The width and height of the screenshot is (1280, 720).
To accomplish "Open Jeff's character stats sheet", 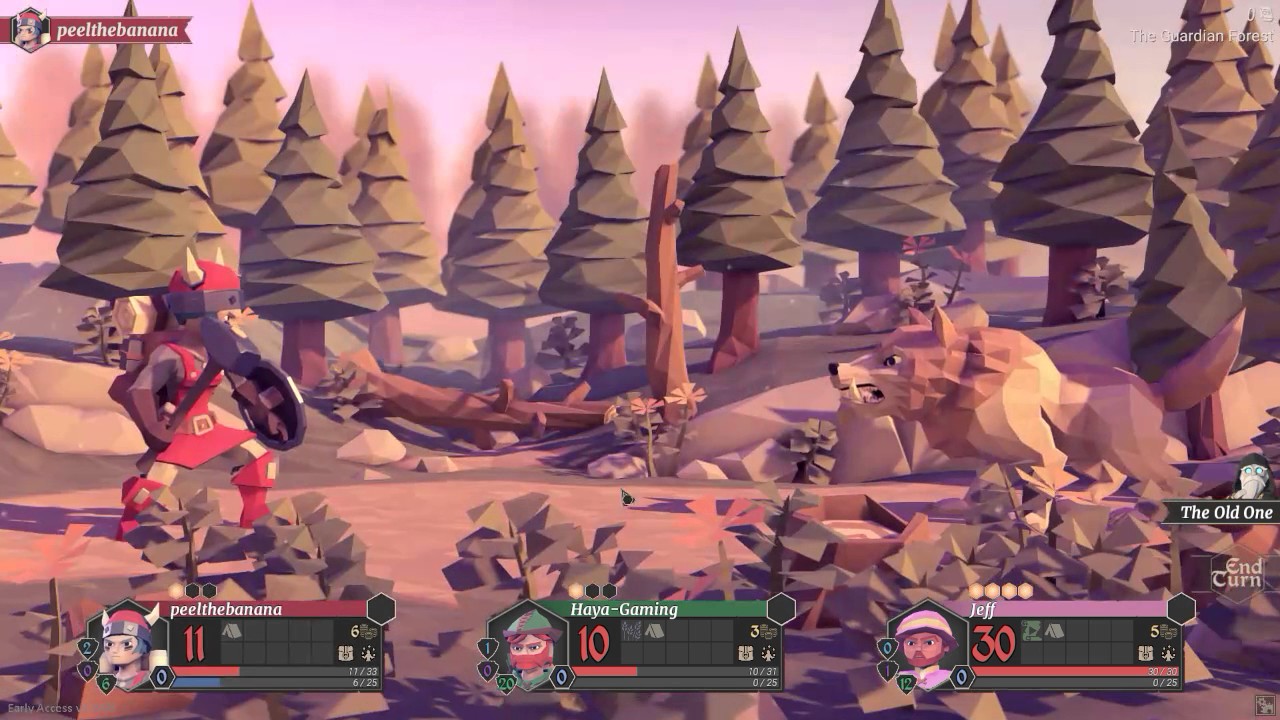I will [x=1168, y=653].
